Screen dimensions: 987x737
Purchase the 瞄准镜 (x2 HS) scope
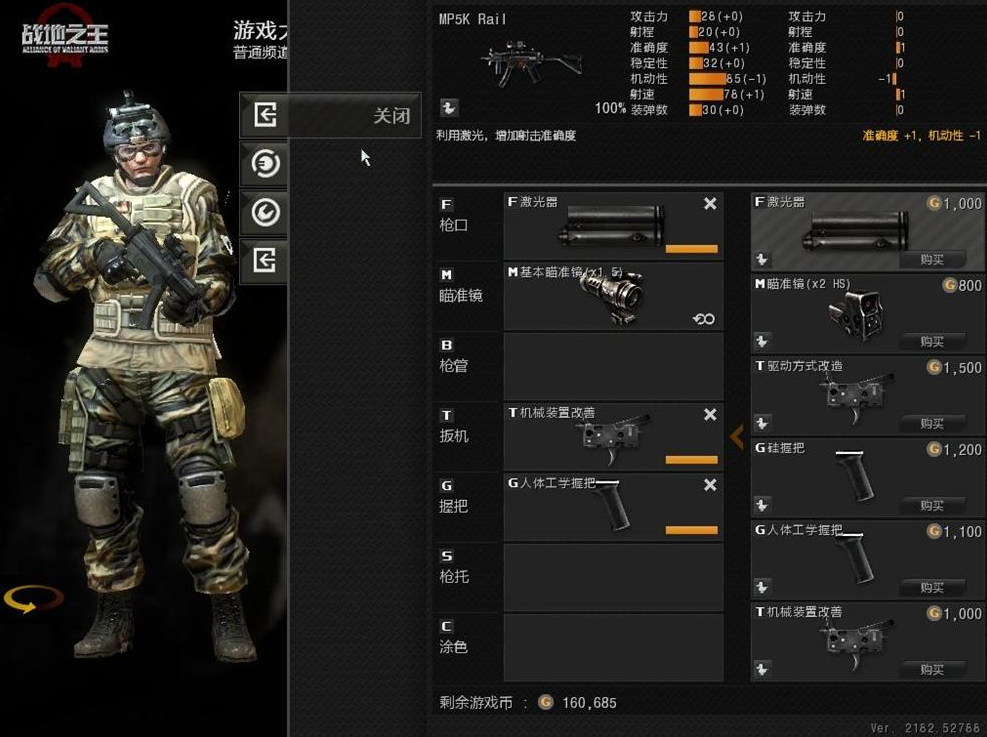tap(932, 341)
